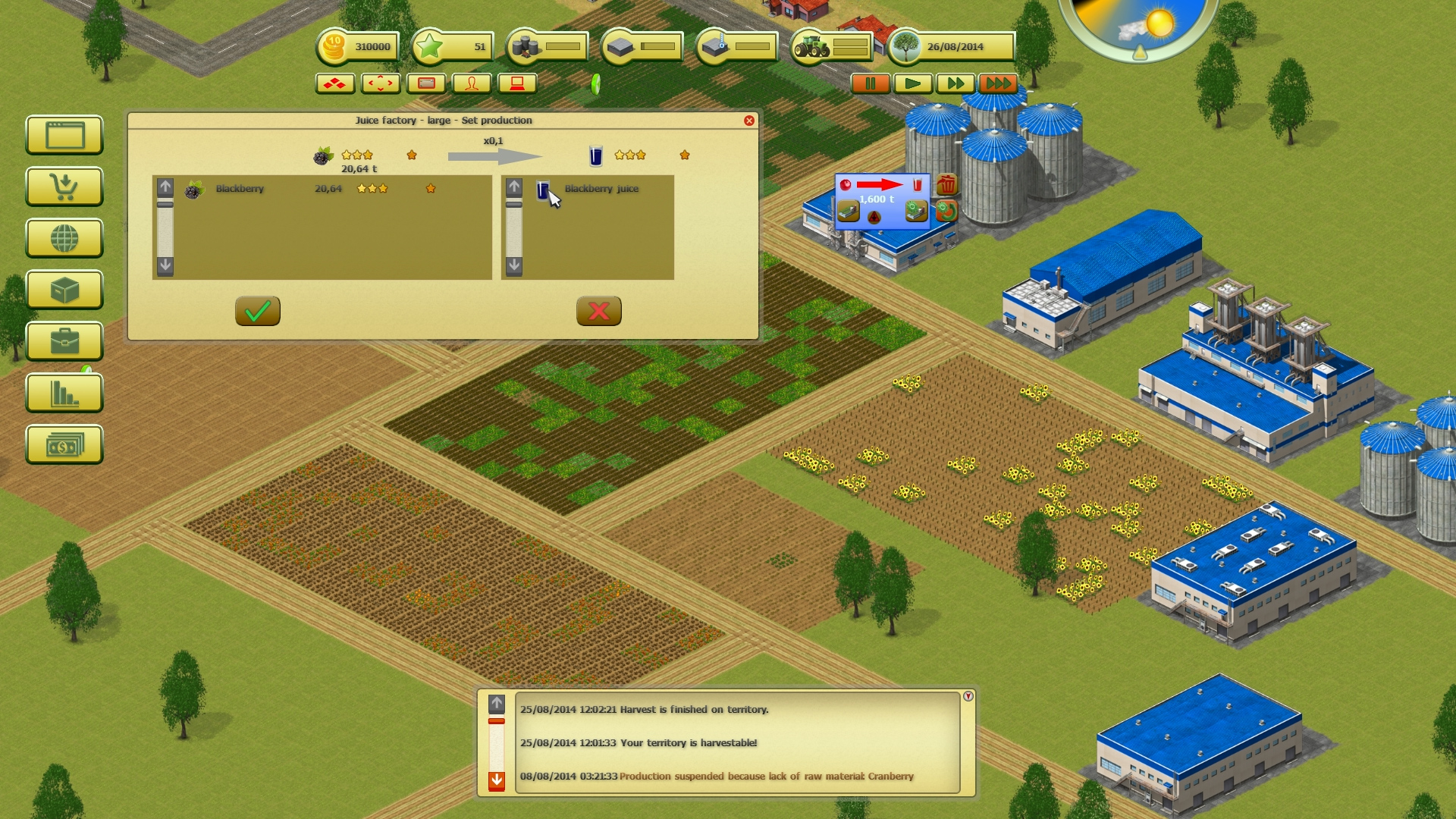1456x819 pixels.
Task: Cancel production with the red X button
Action: click(x=598, y=311)
